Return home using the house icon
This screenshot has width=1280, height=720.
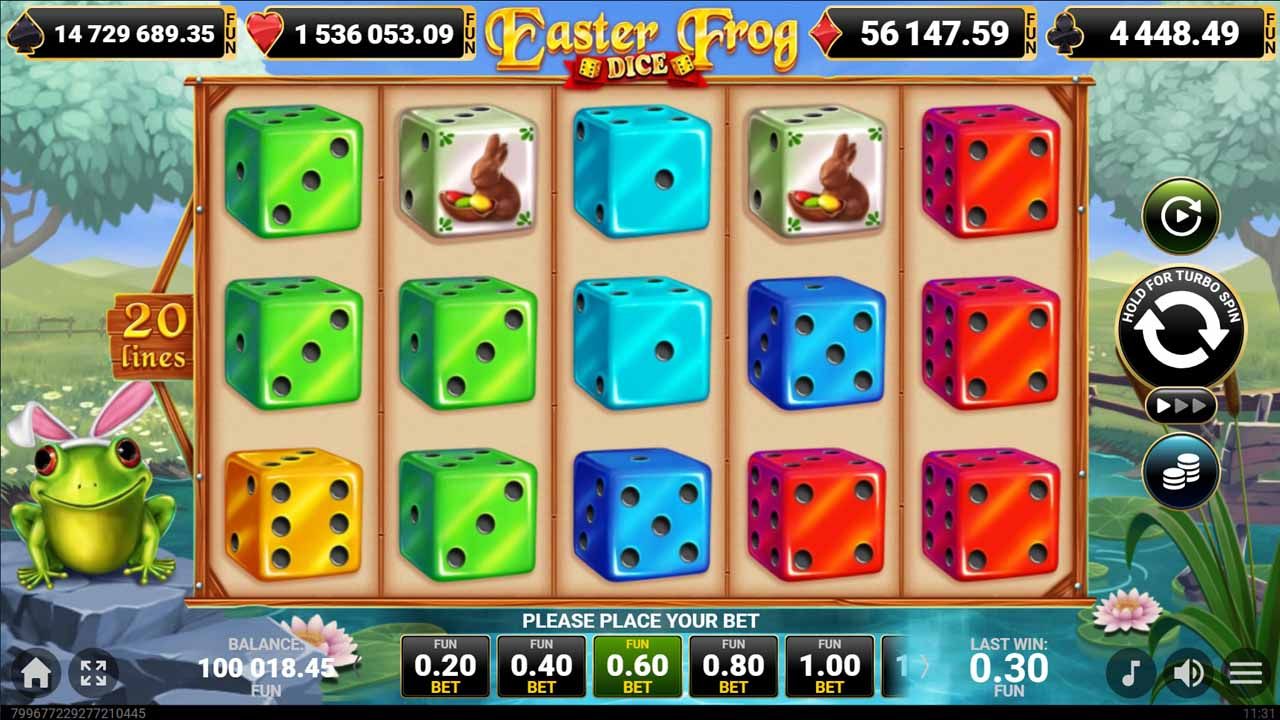(x=38, y=672)
